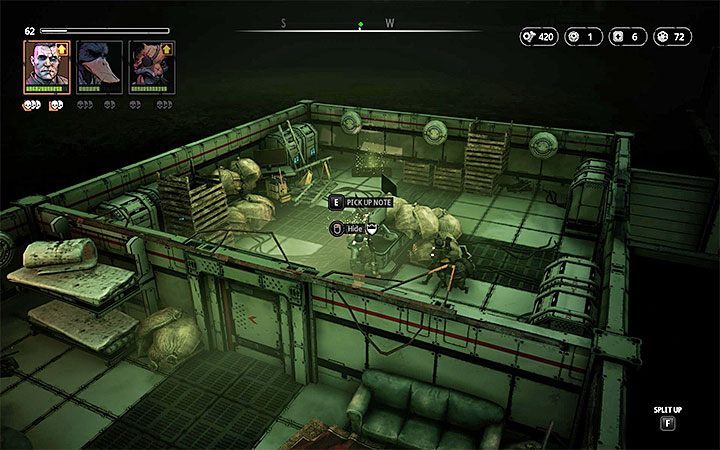Select the bald man character portrait
The height and width of the screenshot is (450, 720).
[x=46, y=65]
